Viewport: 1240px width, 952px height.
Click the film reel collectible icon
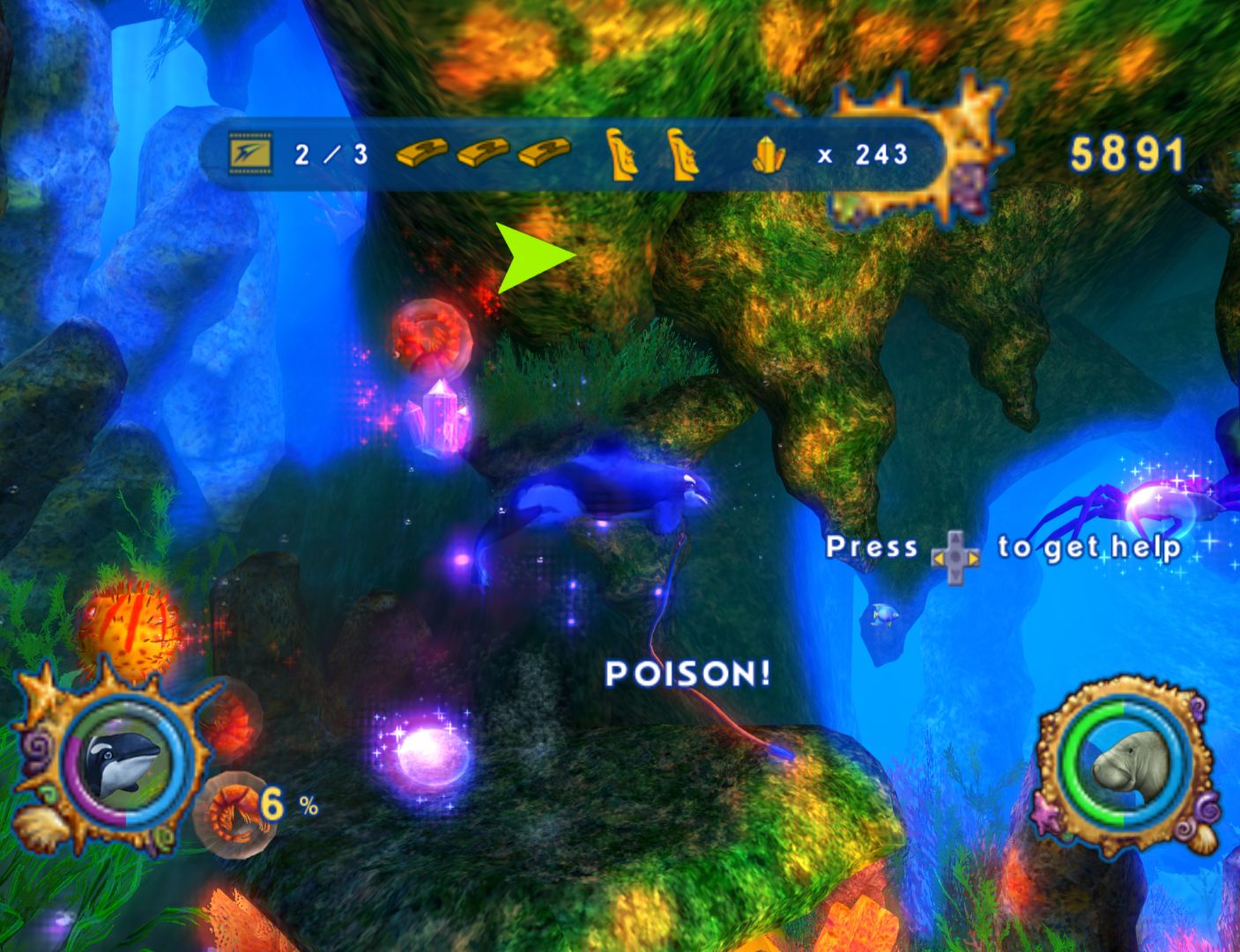click(x=251, y=155)
